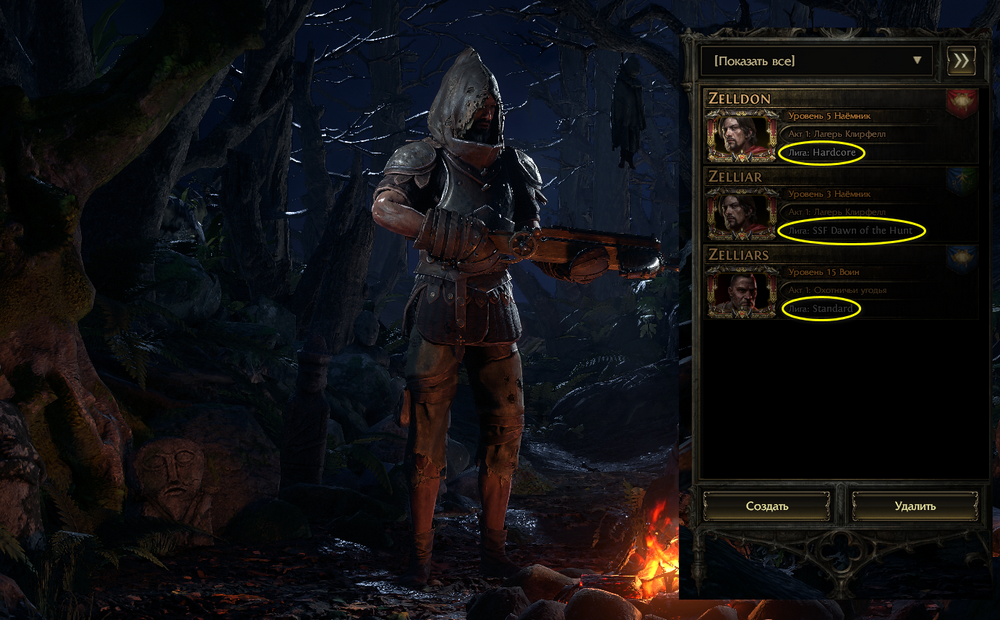Viewport: 1000px width, 620px height.
Task: Open the "Показать все" league filter dropdown
Action: tap(816, 61)
